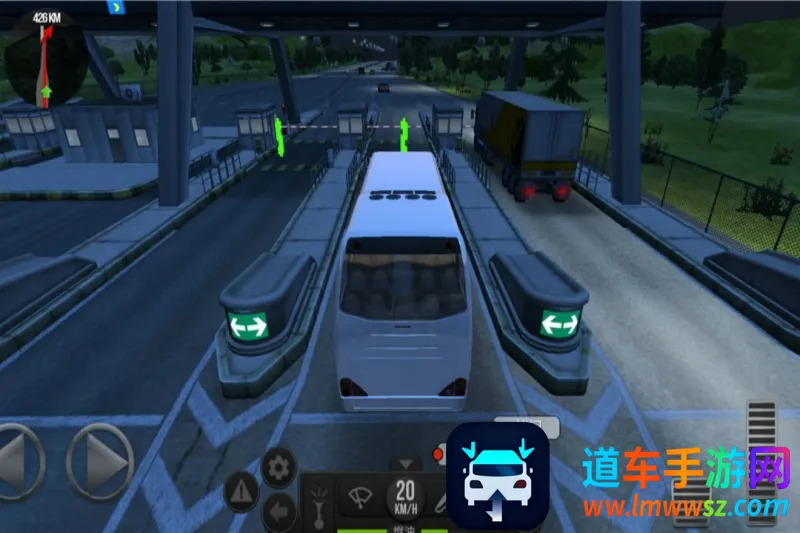Activate the left turn signal arrow
The image size is (800, 533).
click(279, 510)
